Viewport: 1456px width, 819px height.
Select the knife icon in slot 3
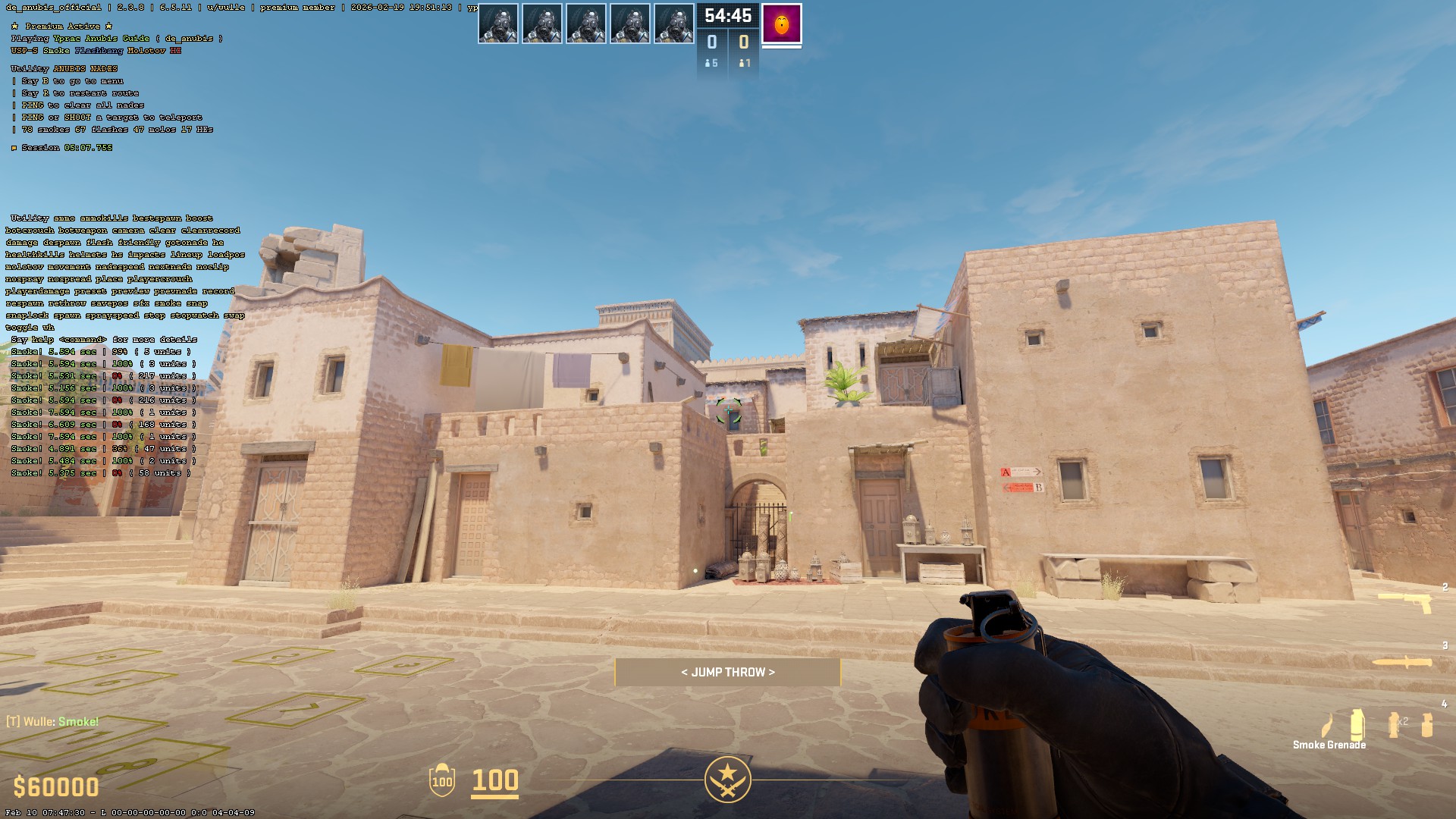1404,661
